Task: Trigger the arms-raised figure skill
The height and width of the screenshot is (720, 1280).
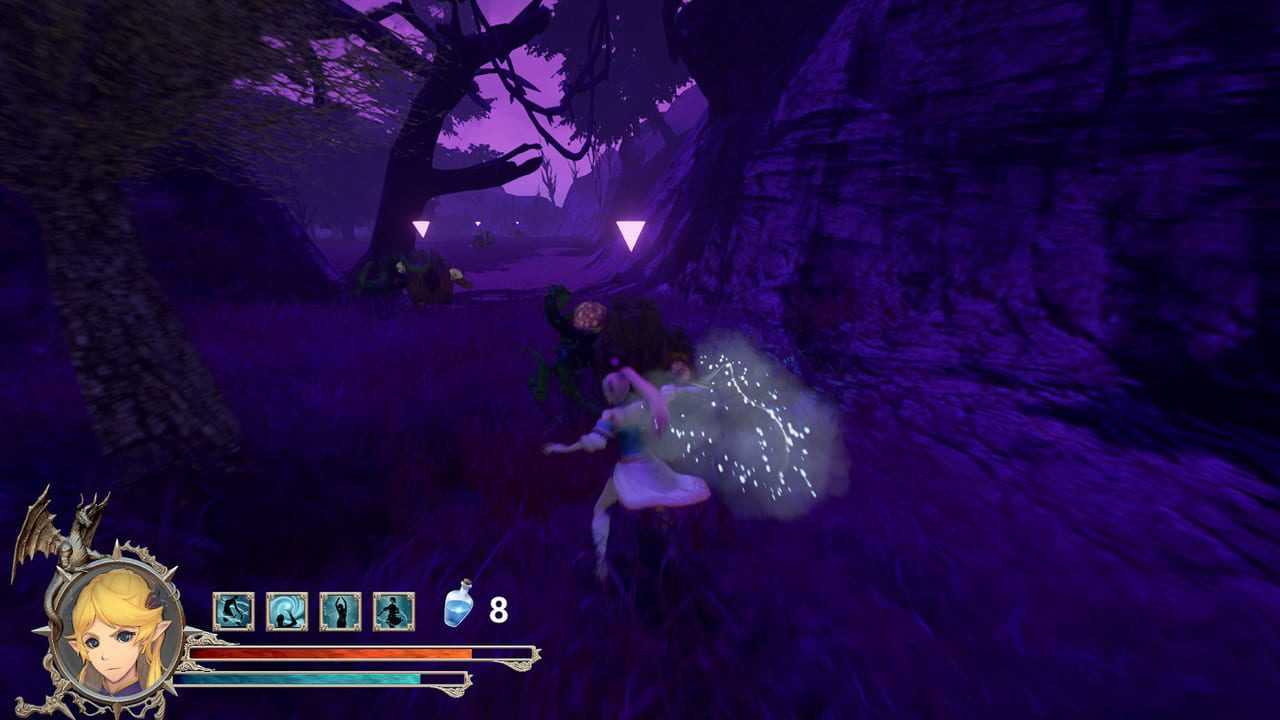Action: [340, 611]
